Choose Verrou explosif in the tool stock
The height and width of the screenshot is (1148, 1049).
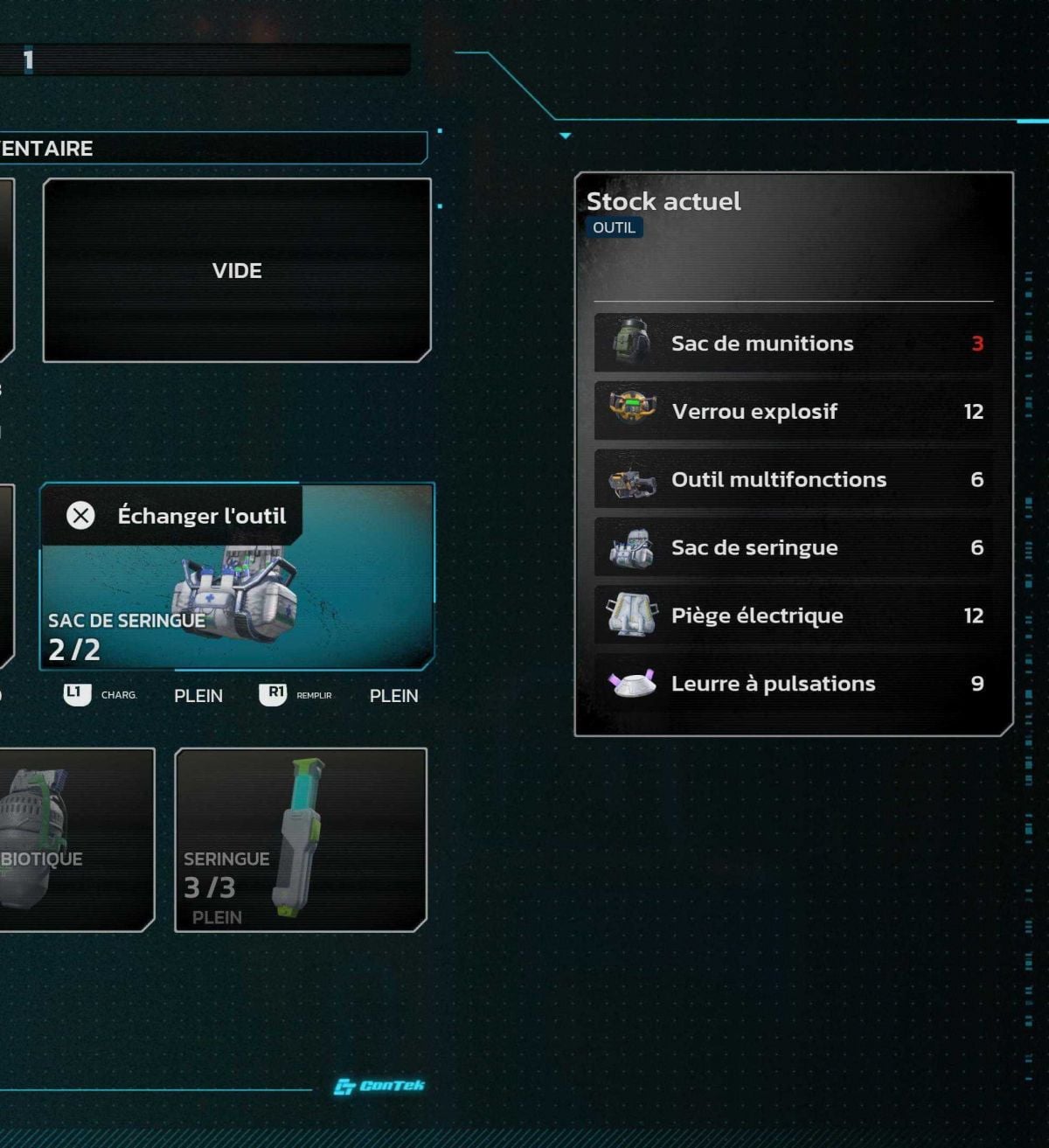793,412
